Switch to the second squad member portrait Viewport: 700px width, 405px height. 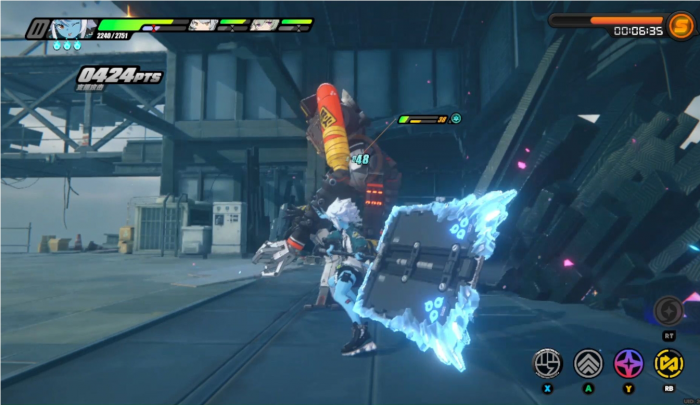click(202, 24)
